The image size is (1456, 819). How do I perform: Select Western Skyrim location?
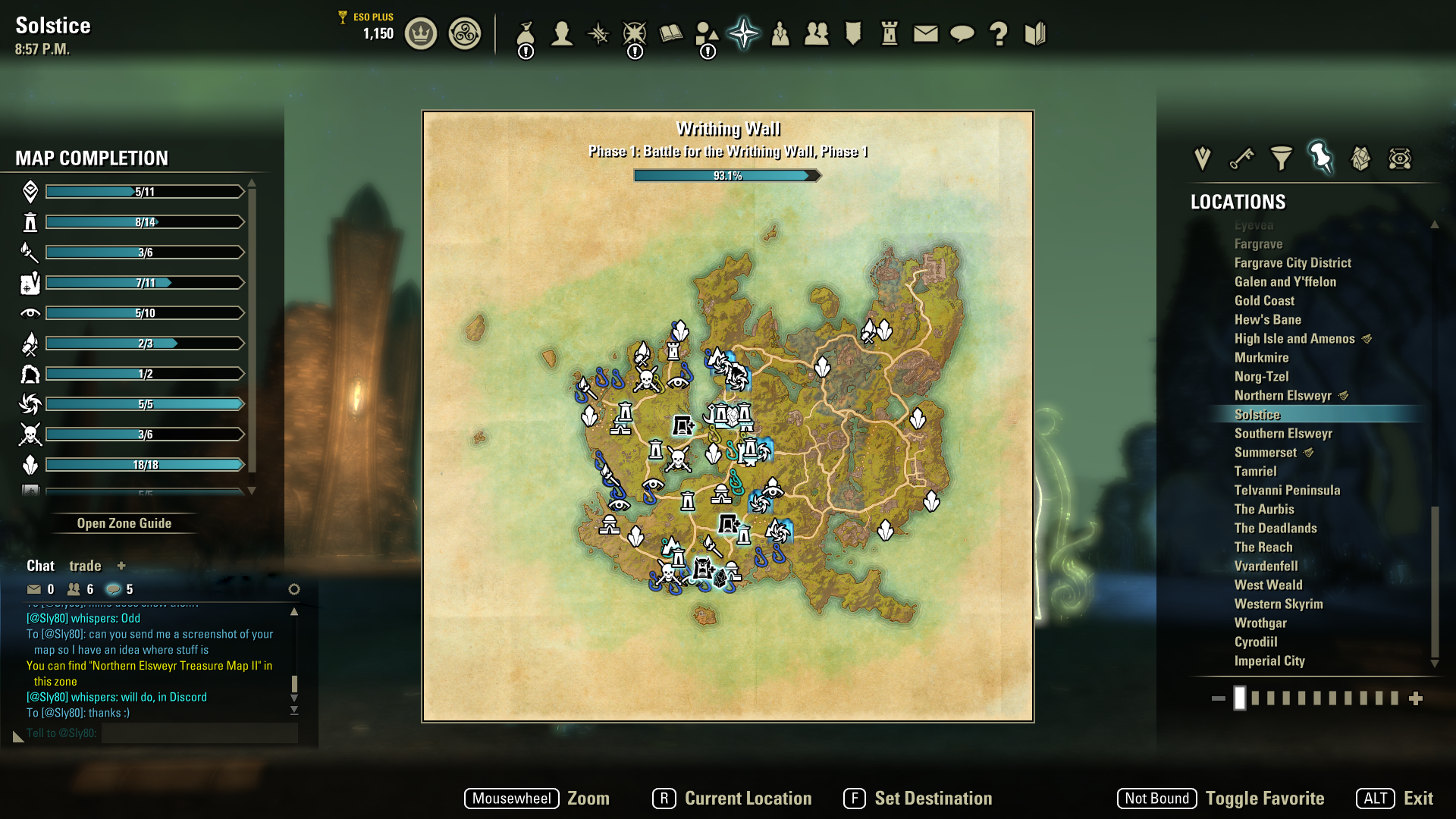(x=1279, y=604)
